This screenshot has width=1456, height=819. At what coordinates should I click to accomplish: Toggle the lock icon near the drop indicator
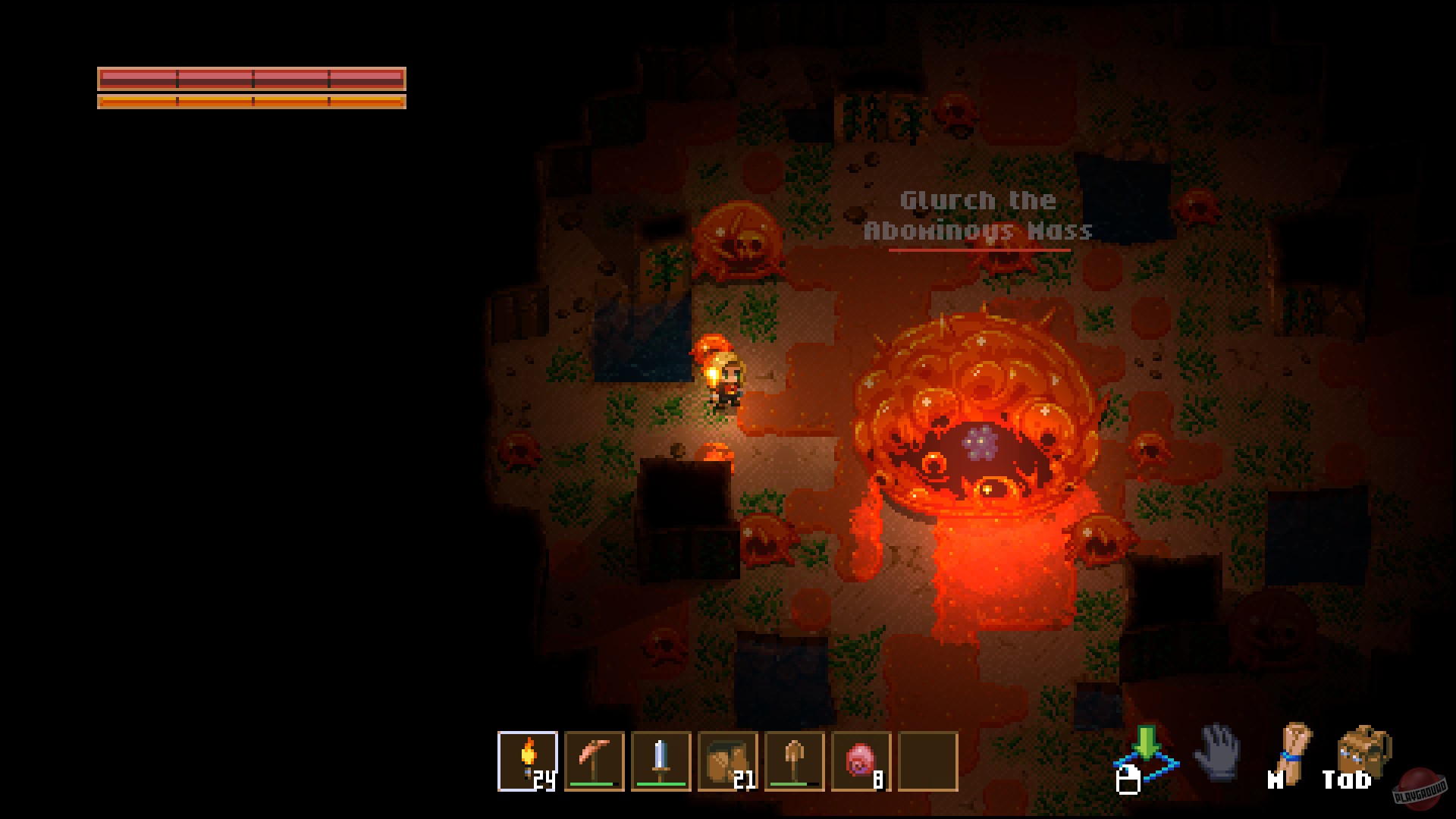[1130, 780]
